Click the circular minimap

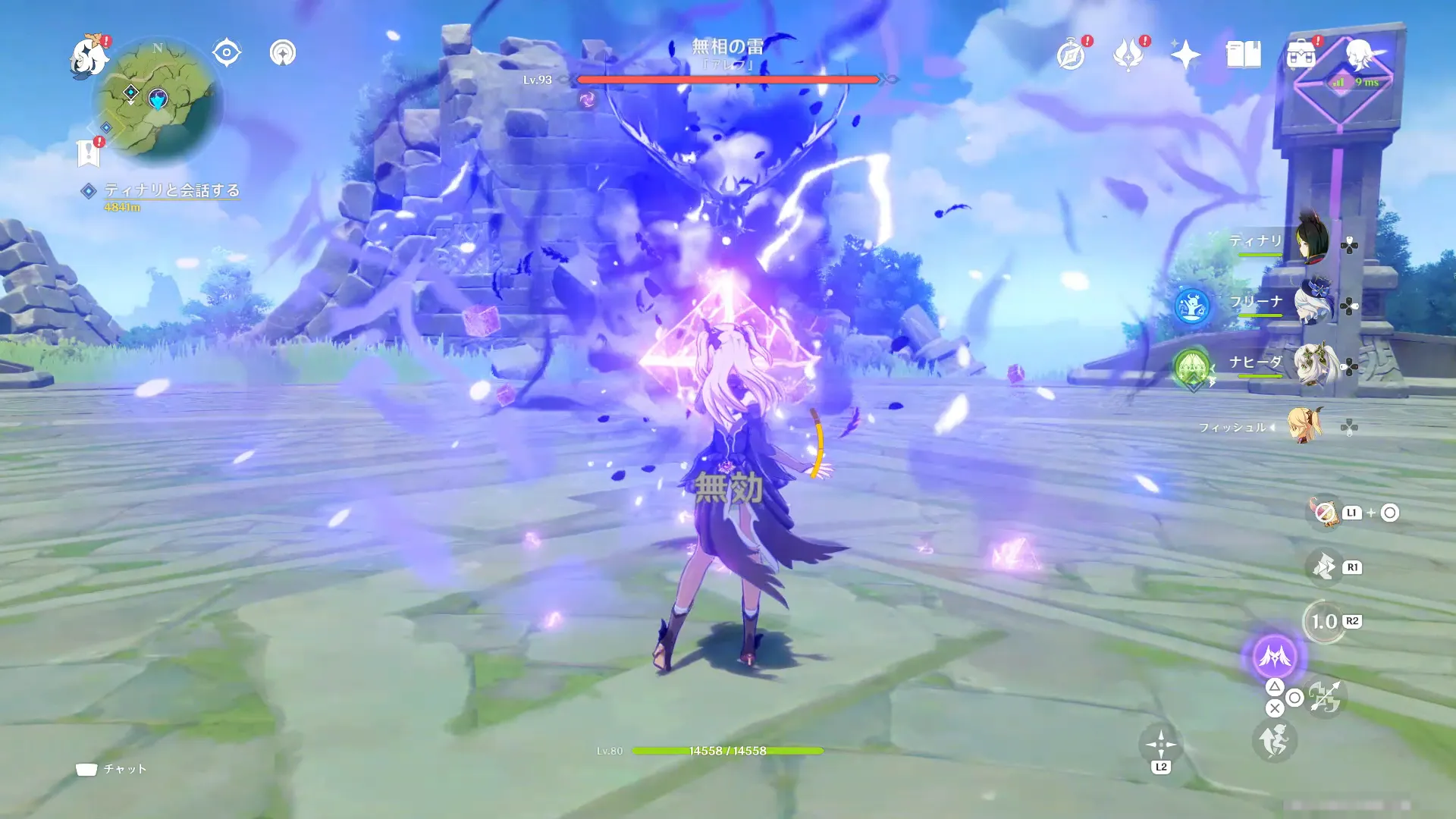click(x=158, y=99)
